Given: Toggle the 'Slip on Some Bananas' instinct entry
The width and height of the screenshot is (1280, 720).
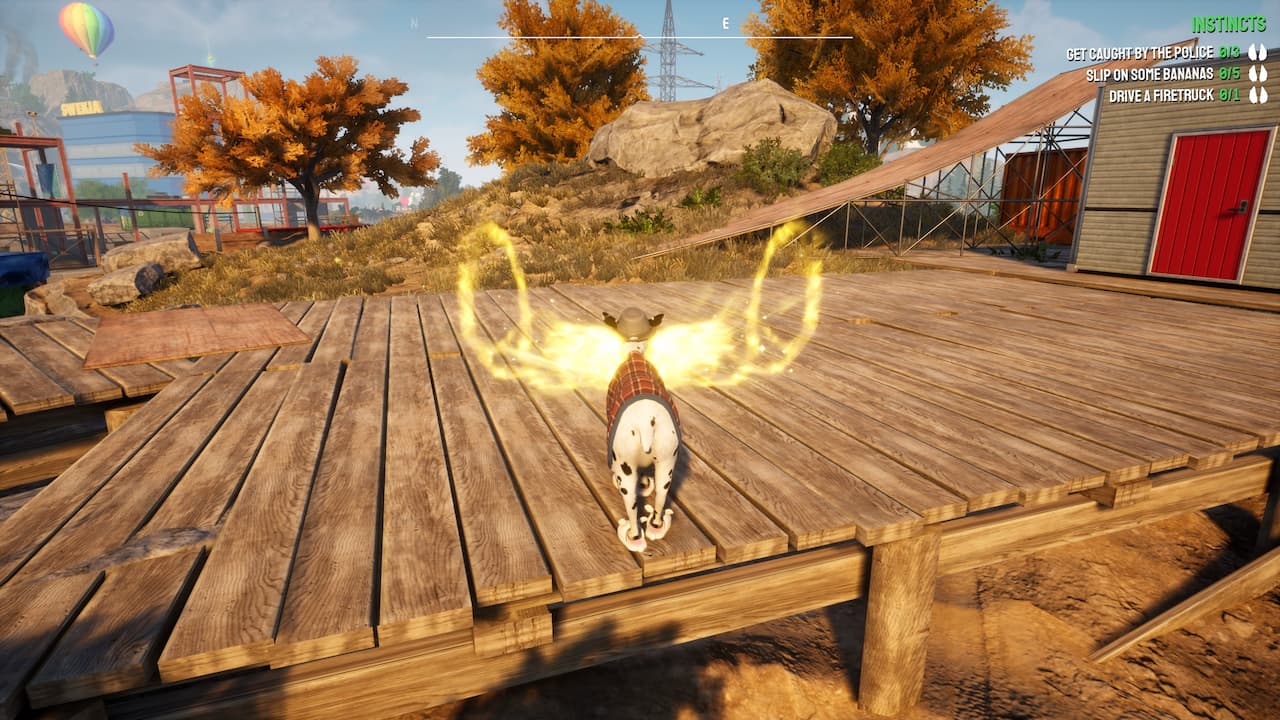Looking at the screenshot, I should tap(1152, 74).
